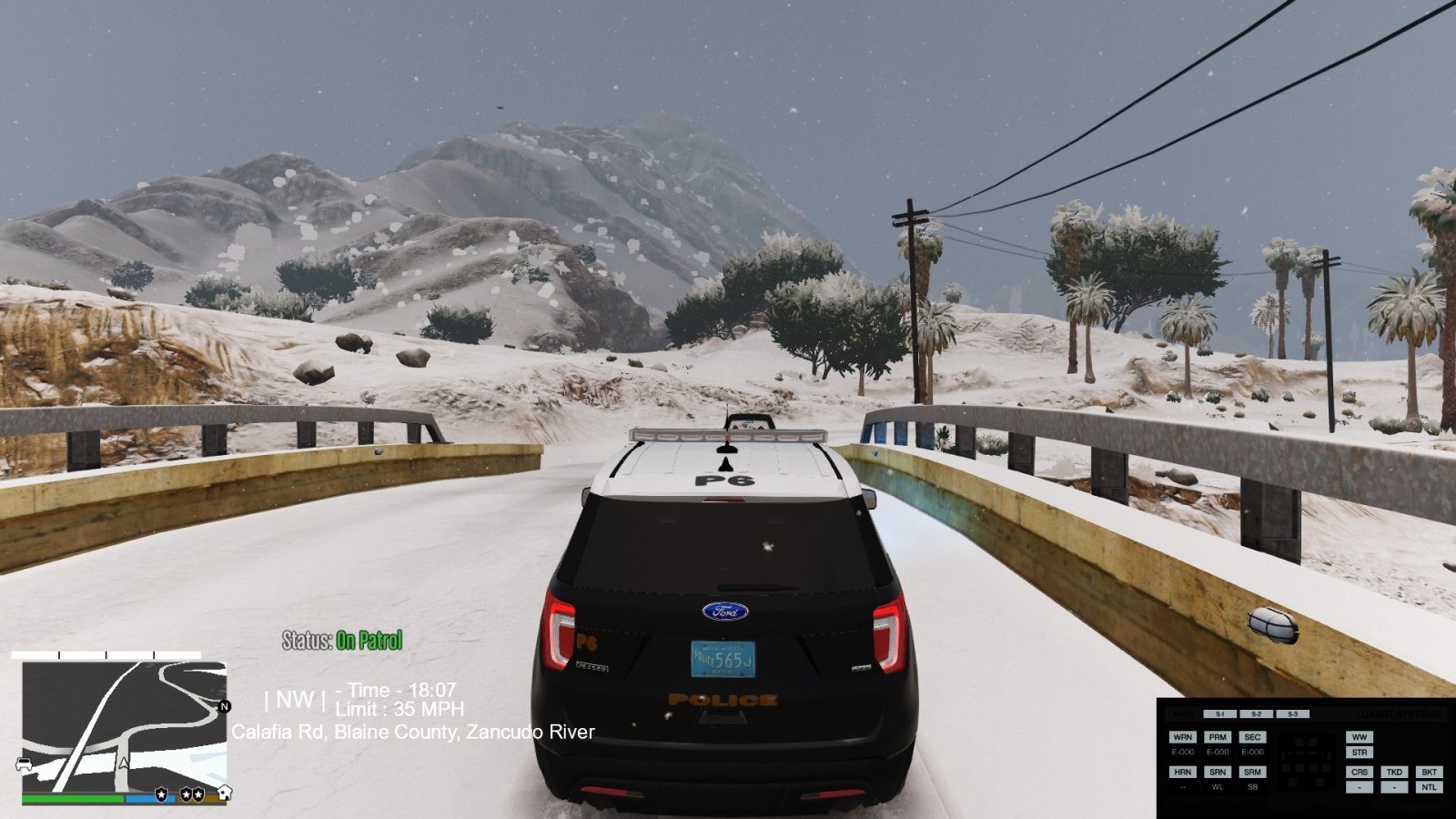Viewport: 1456px width, 819px height.
Task: Activate the PRM primary lights button
Action: click(x=1218, y=737)
